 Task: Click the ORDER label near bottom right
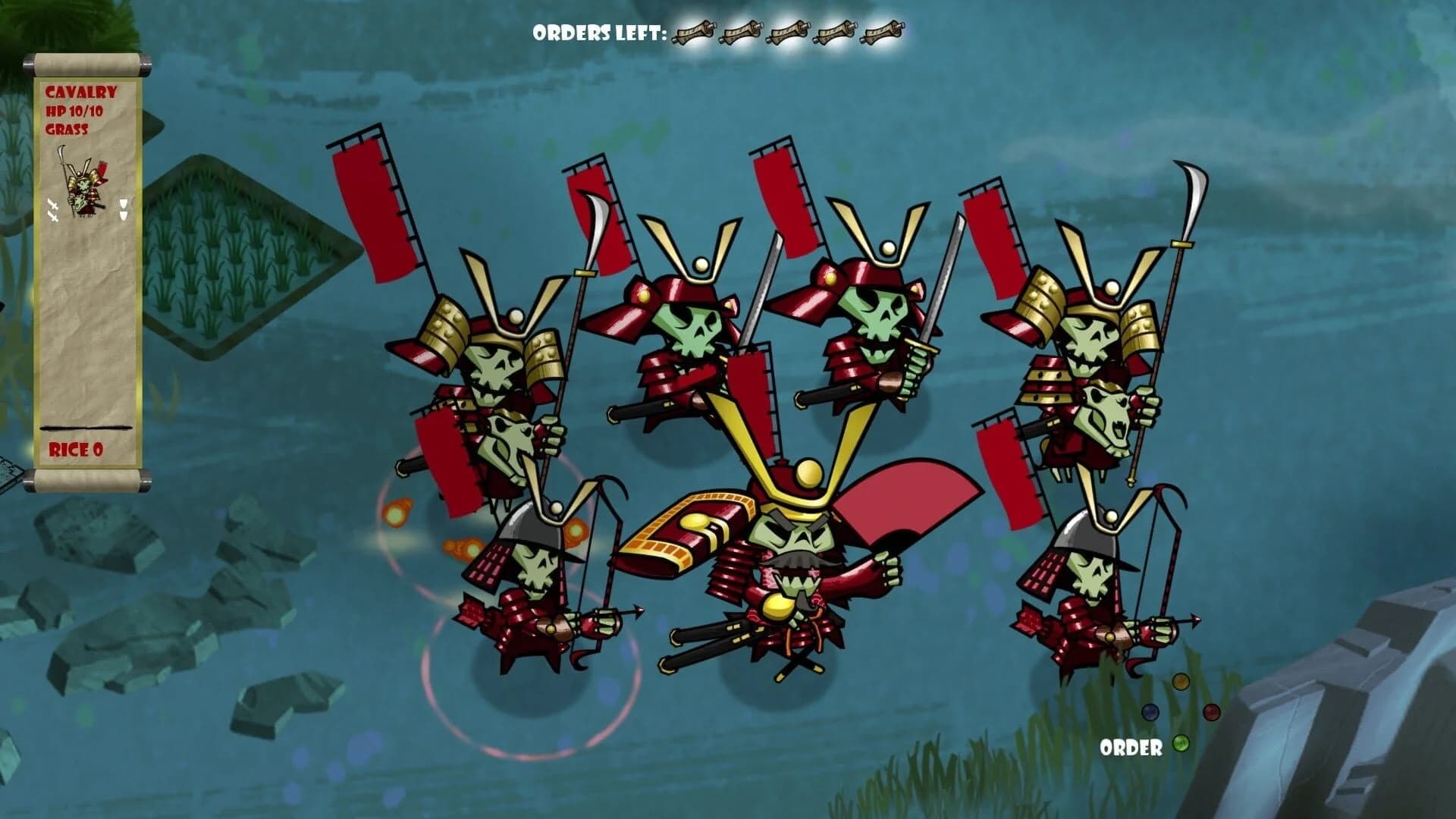click(x=1131, y=747)
